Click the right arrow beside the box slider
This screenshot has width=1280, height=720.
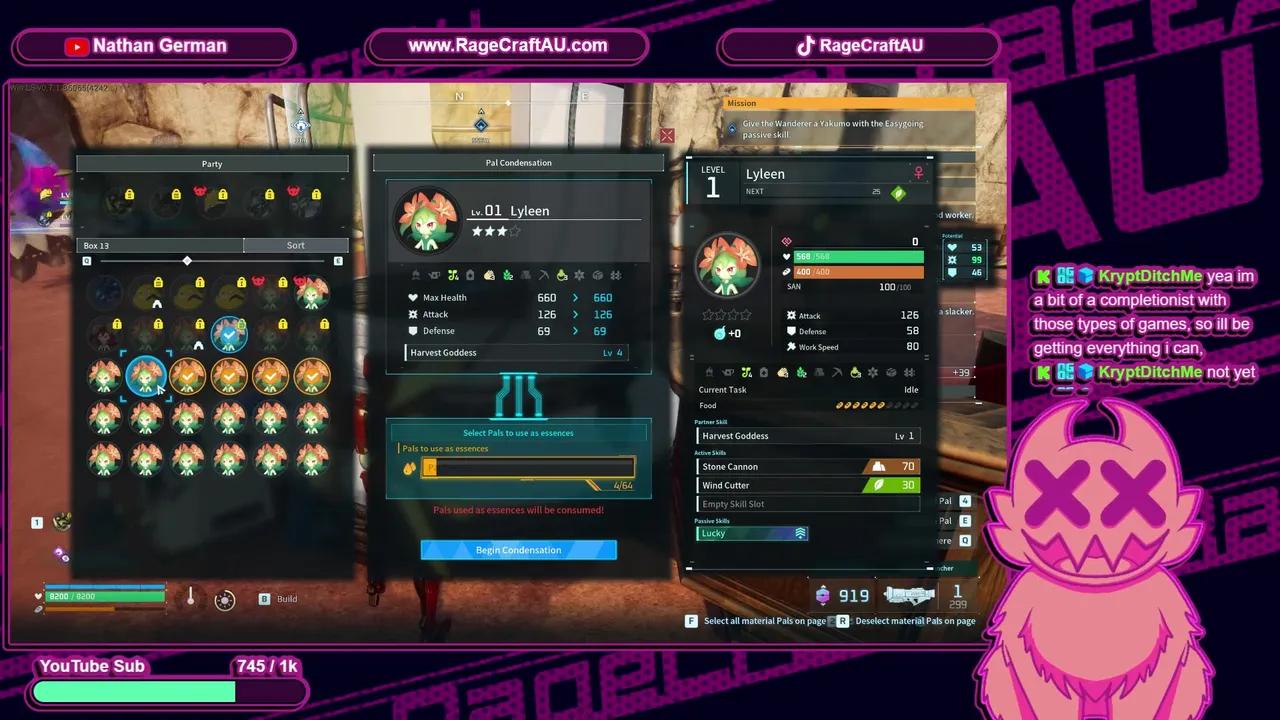point(338,260)
